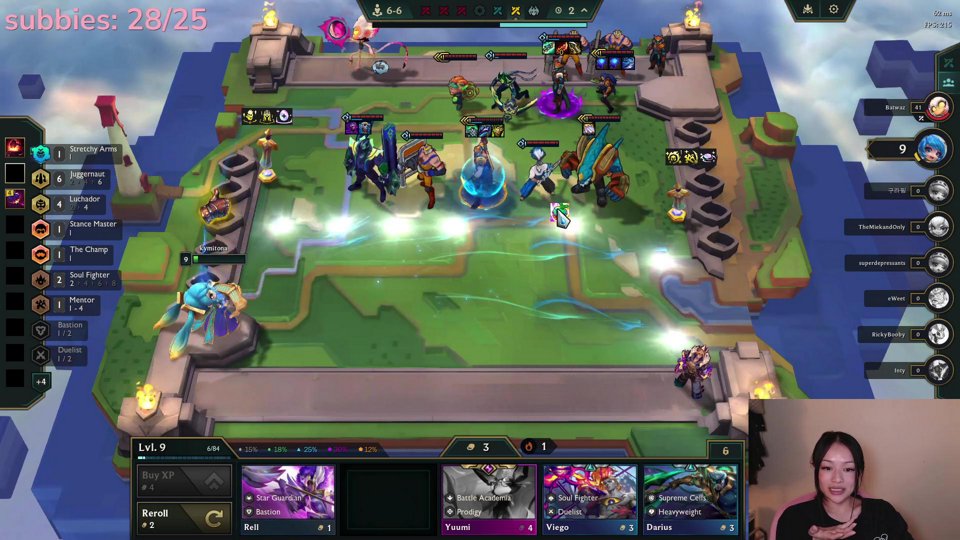Viewport: 960px width, 540px height.
Task: Buy XP for 4 gold
Action: tap(185, 480)
